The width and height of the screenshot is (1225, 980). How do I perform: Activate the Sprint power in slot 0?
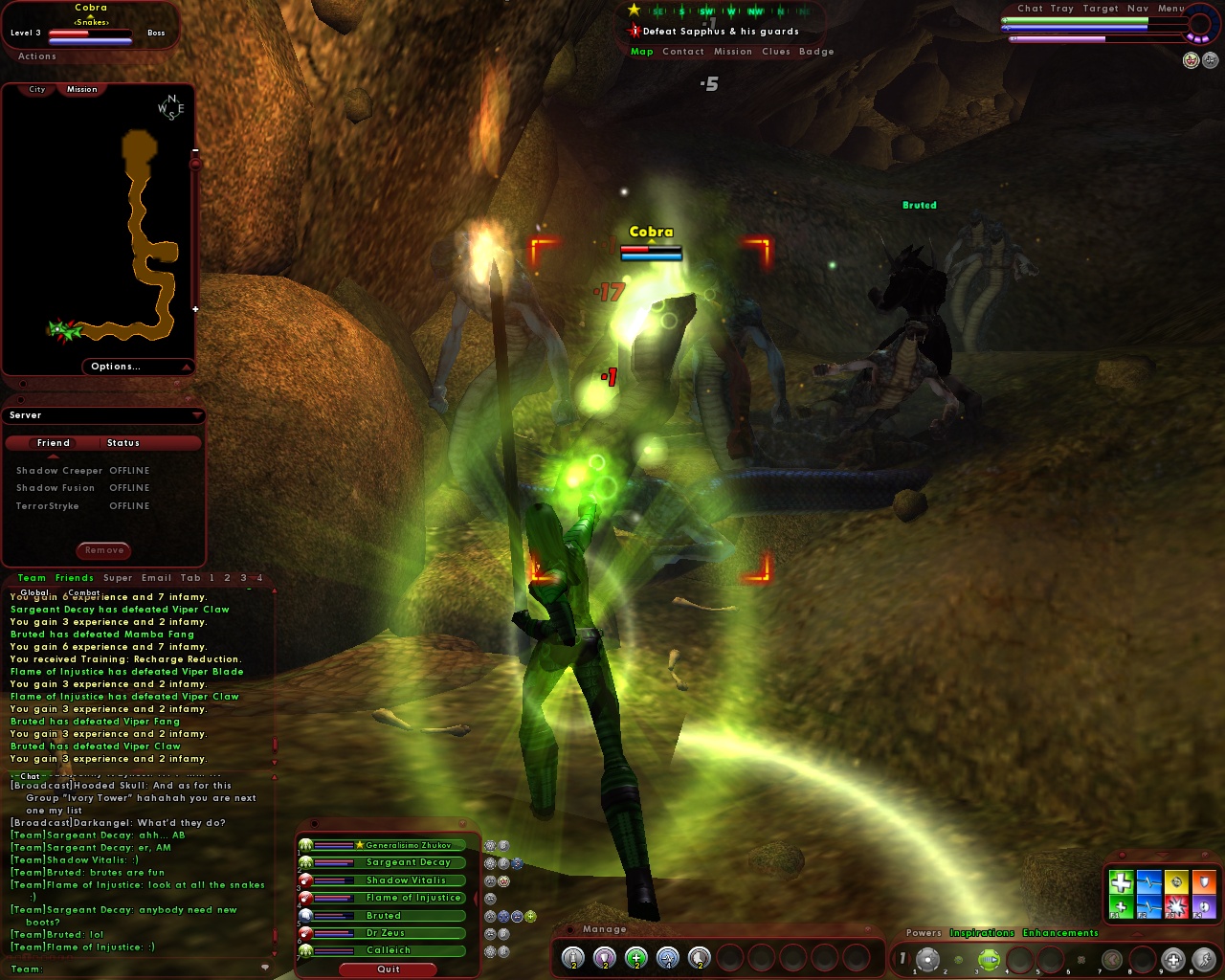(x=1204, y=958)
